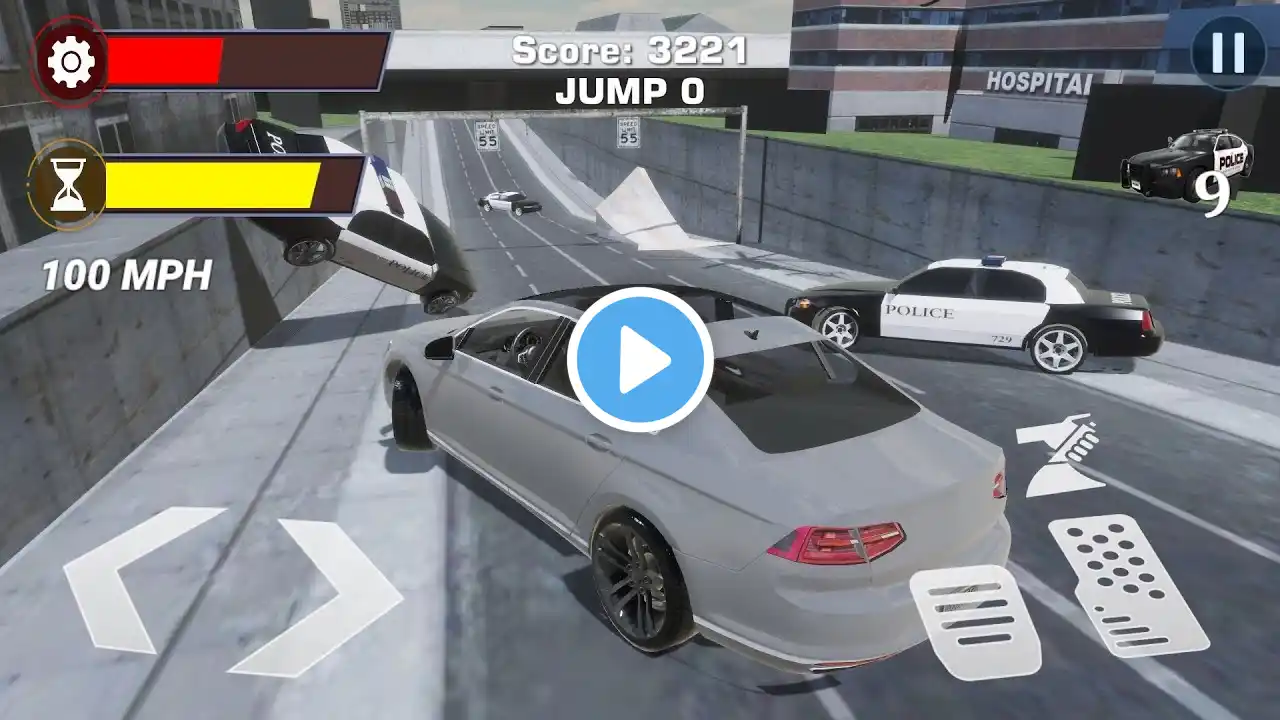Tap the gas accelerator pedal
The width and height of the screenshot is (1280, 720).
[1128, 585]
